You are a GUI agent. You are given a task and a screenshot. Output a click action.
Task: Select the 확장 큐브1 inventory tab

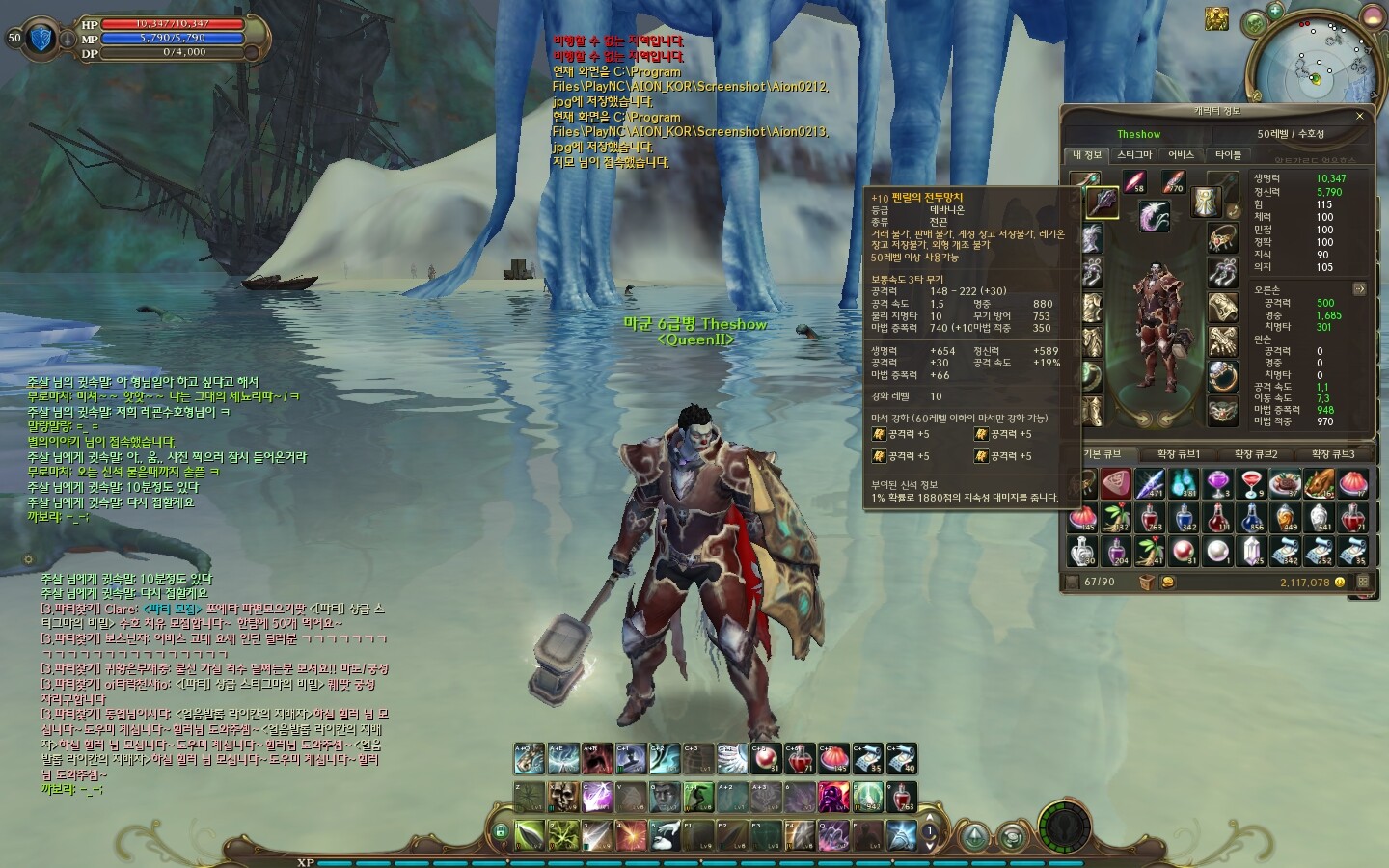click(1178, 454)
